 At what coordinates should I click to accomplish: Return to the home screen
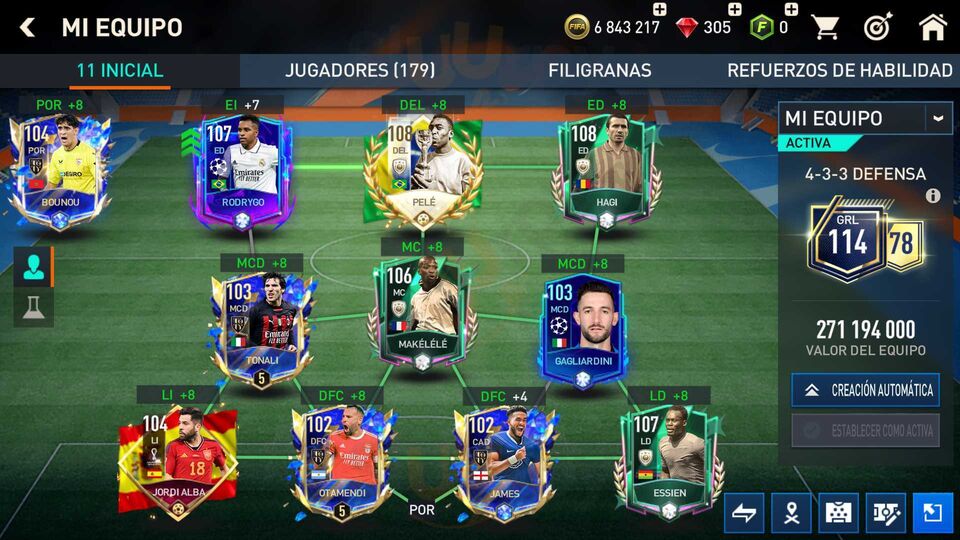point(932,27)
